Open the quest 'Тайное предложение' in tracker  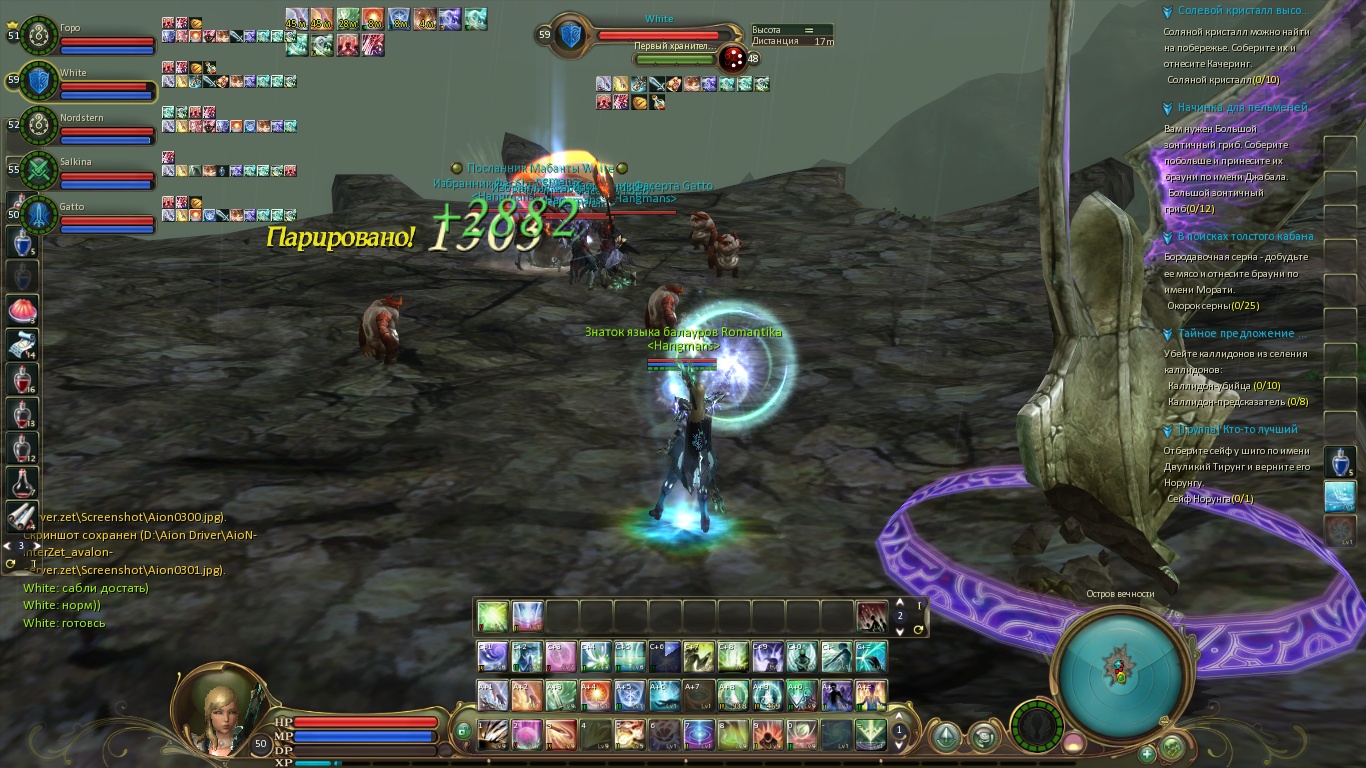1236,334
